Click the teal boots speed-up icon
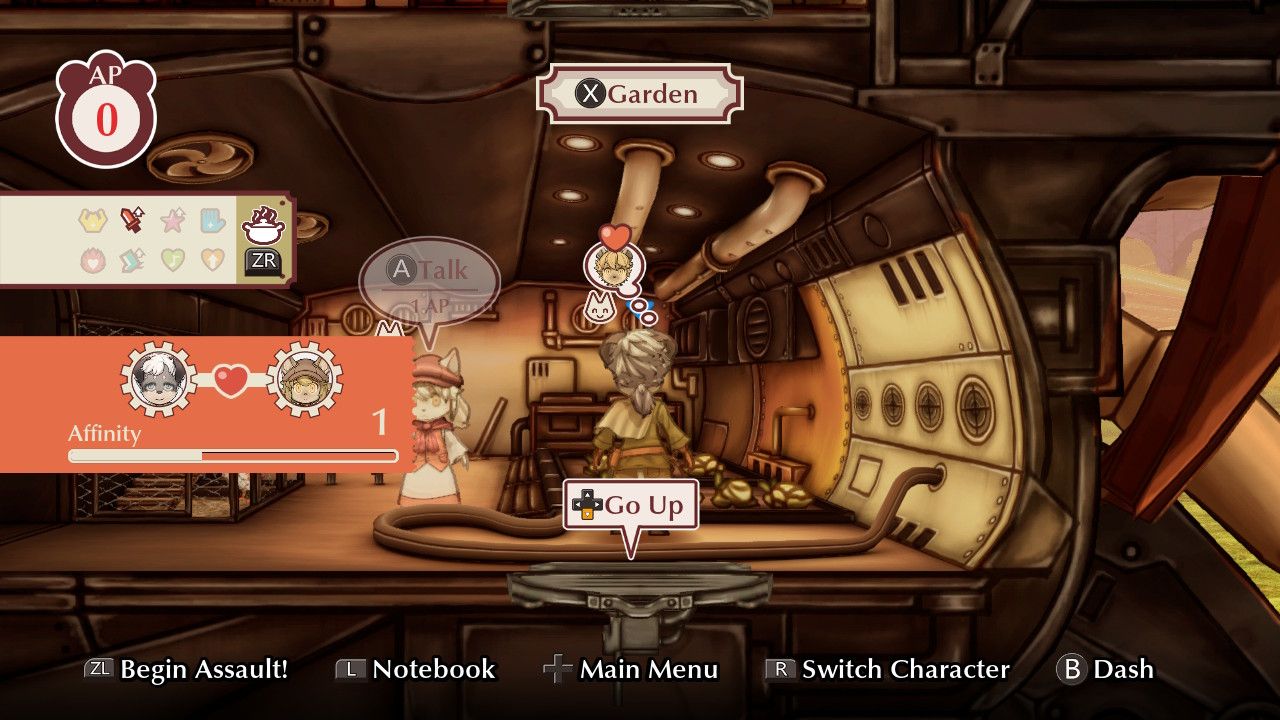 click(x=131, y=259)
